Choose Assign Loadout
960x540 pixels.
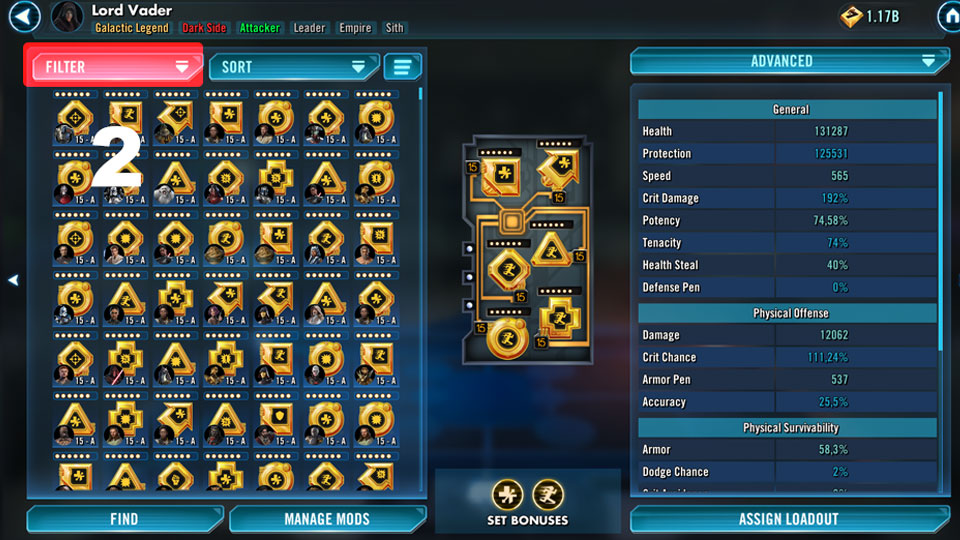tap(788, 519)
